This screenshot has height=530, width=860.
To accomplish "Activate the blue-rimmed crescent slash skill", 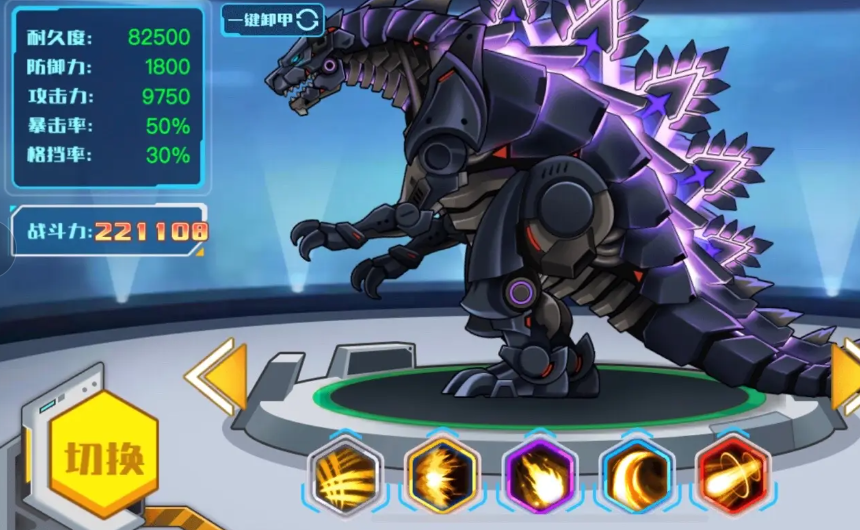I will (x=637, y=476).
